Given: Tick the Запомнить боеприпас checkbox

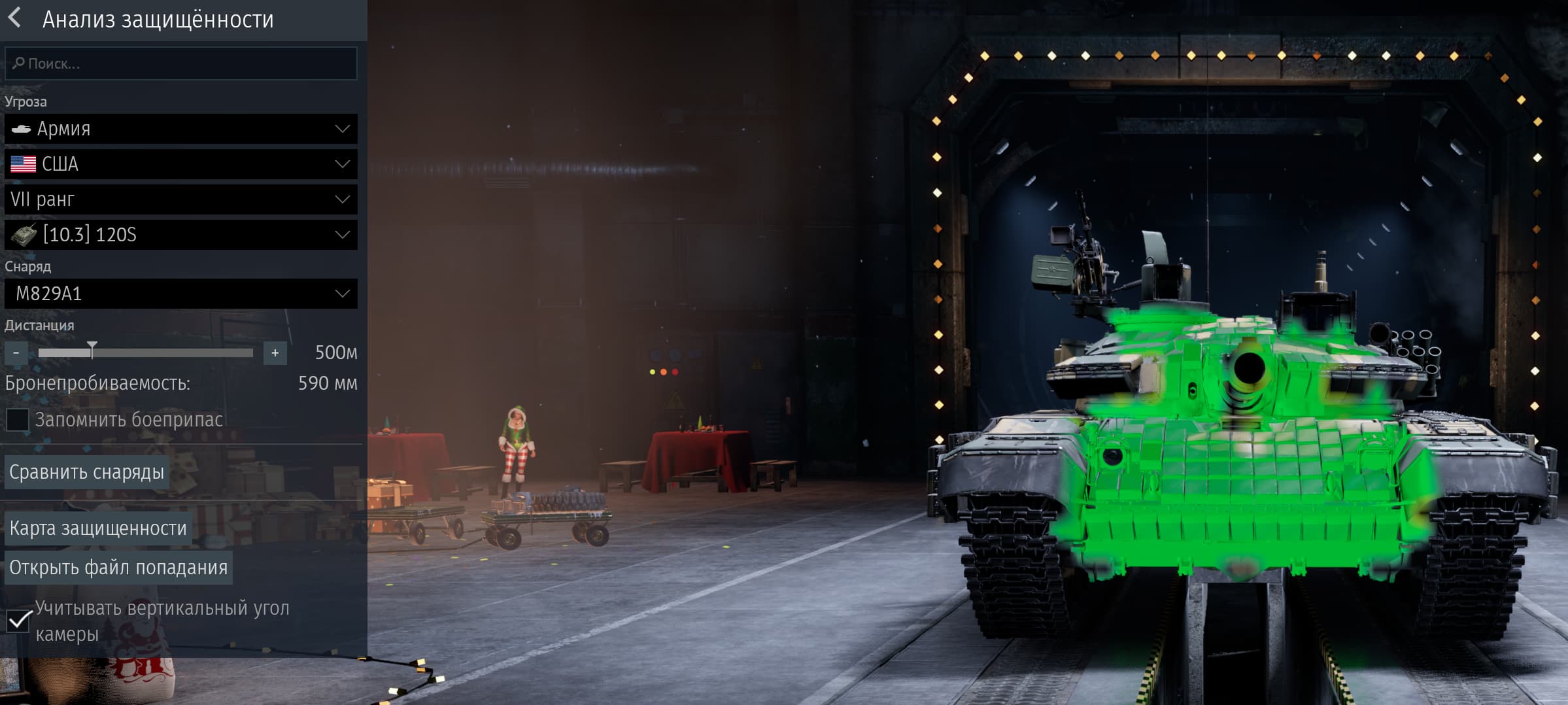Looking at the screenshot, I should (x=18, y=420).
